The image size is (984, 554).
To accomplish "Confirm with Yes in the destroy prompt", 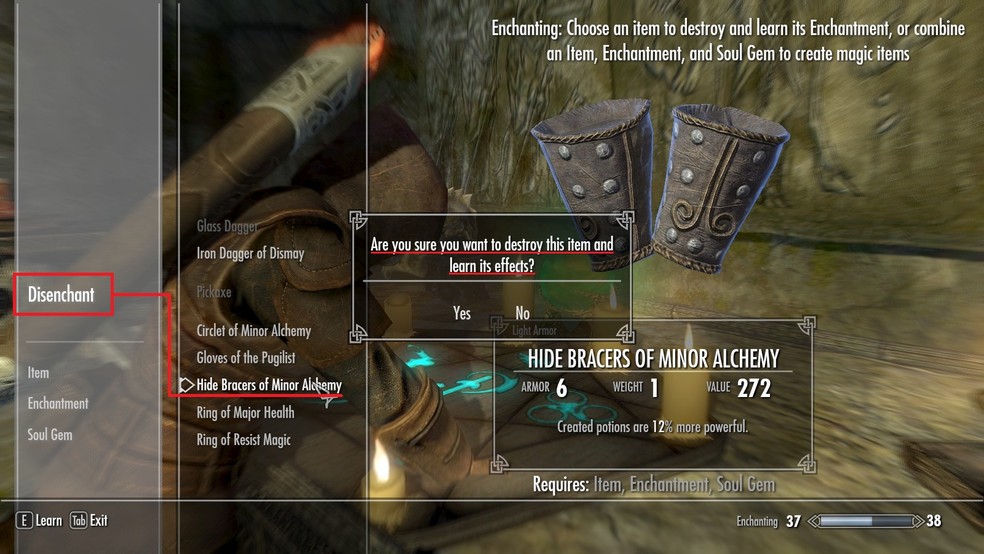I will coord(461,314).
